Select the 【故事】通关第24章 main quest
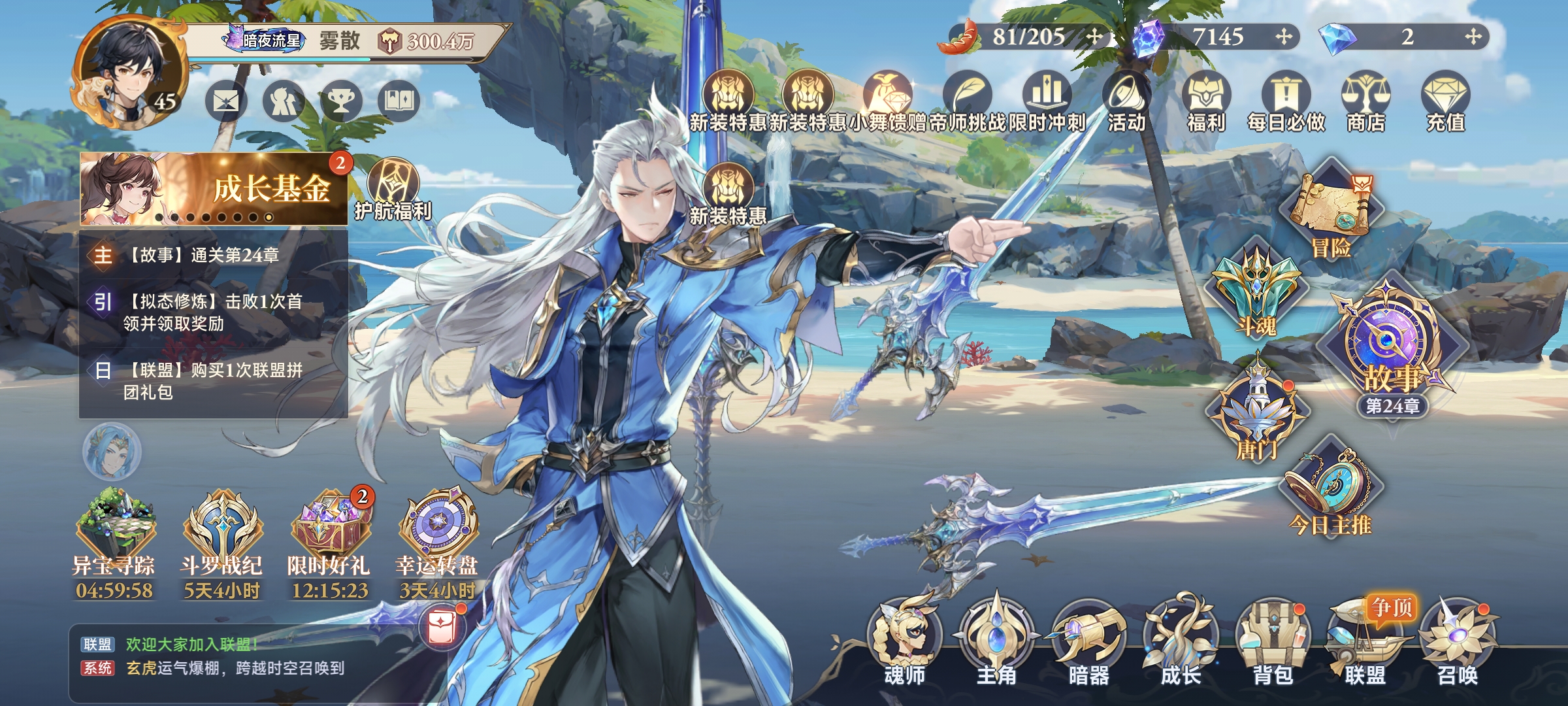The height and width of the screenshot is (706, 1568). click(x=203, y=255)
